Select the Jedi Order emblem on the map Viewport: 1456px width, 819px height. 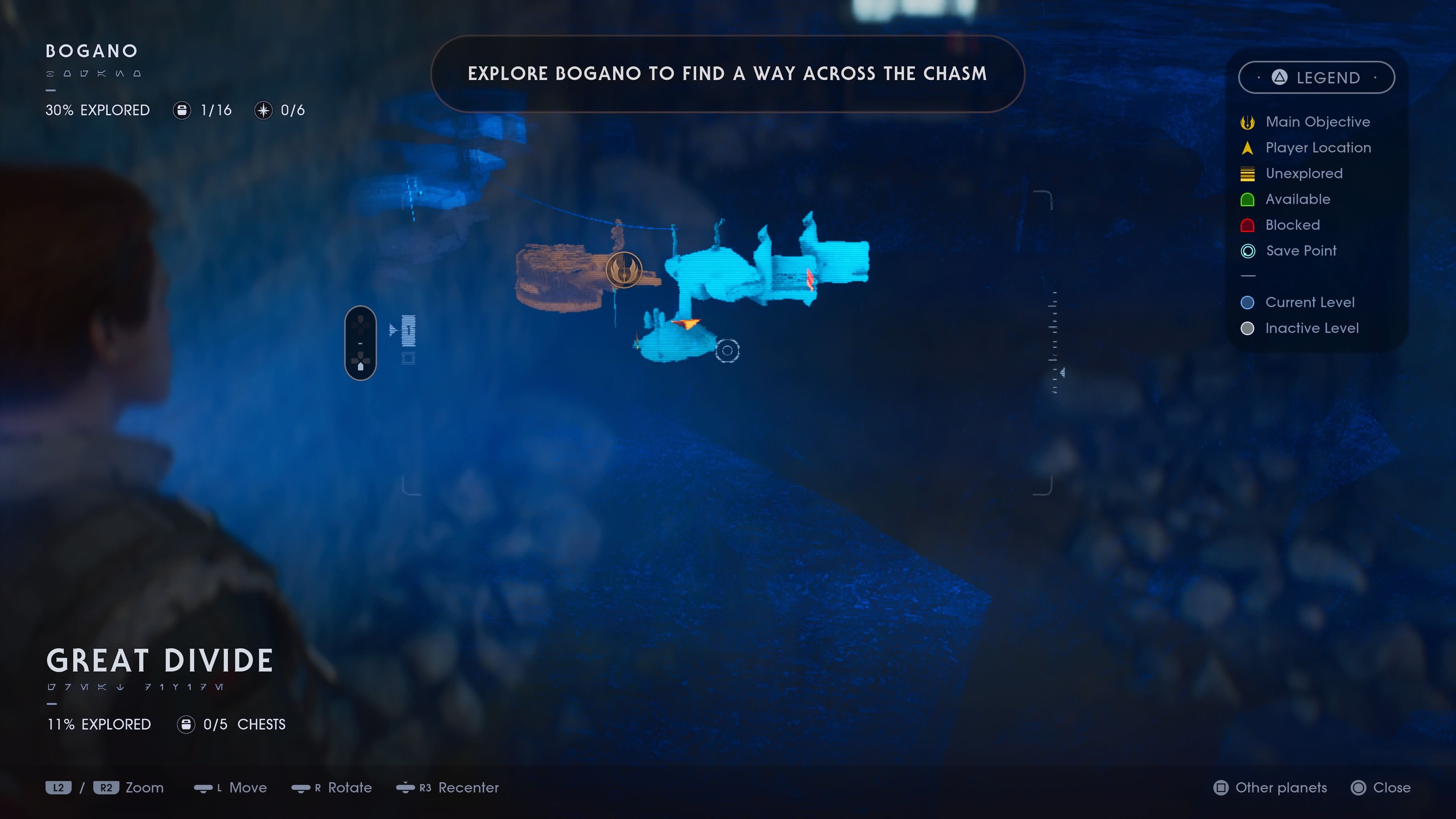[x=624, y=270]
